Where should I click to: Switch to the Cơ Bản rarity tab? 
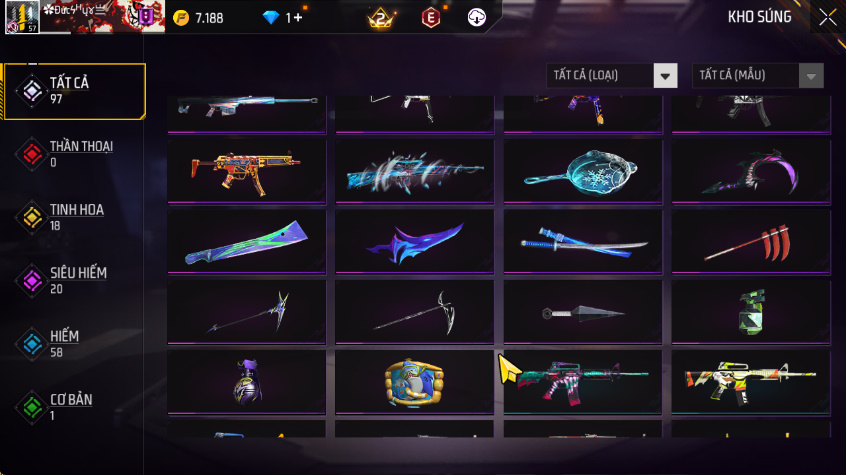tap(73, 407)
